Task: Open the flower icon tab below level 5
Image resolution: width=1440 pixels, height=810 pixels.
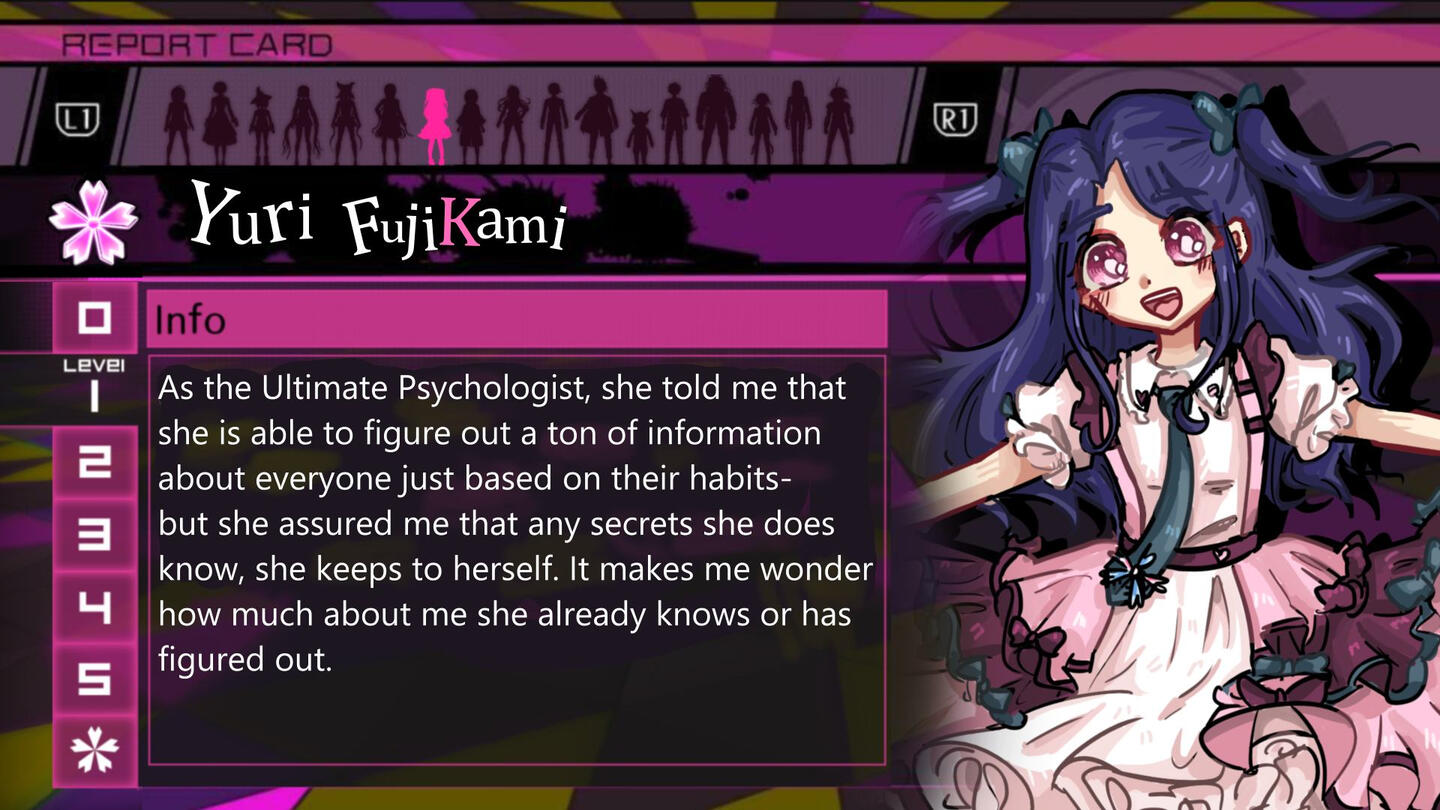Action: (94, 750)
